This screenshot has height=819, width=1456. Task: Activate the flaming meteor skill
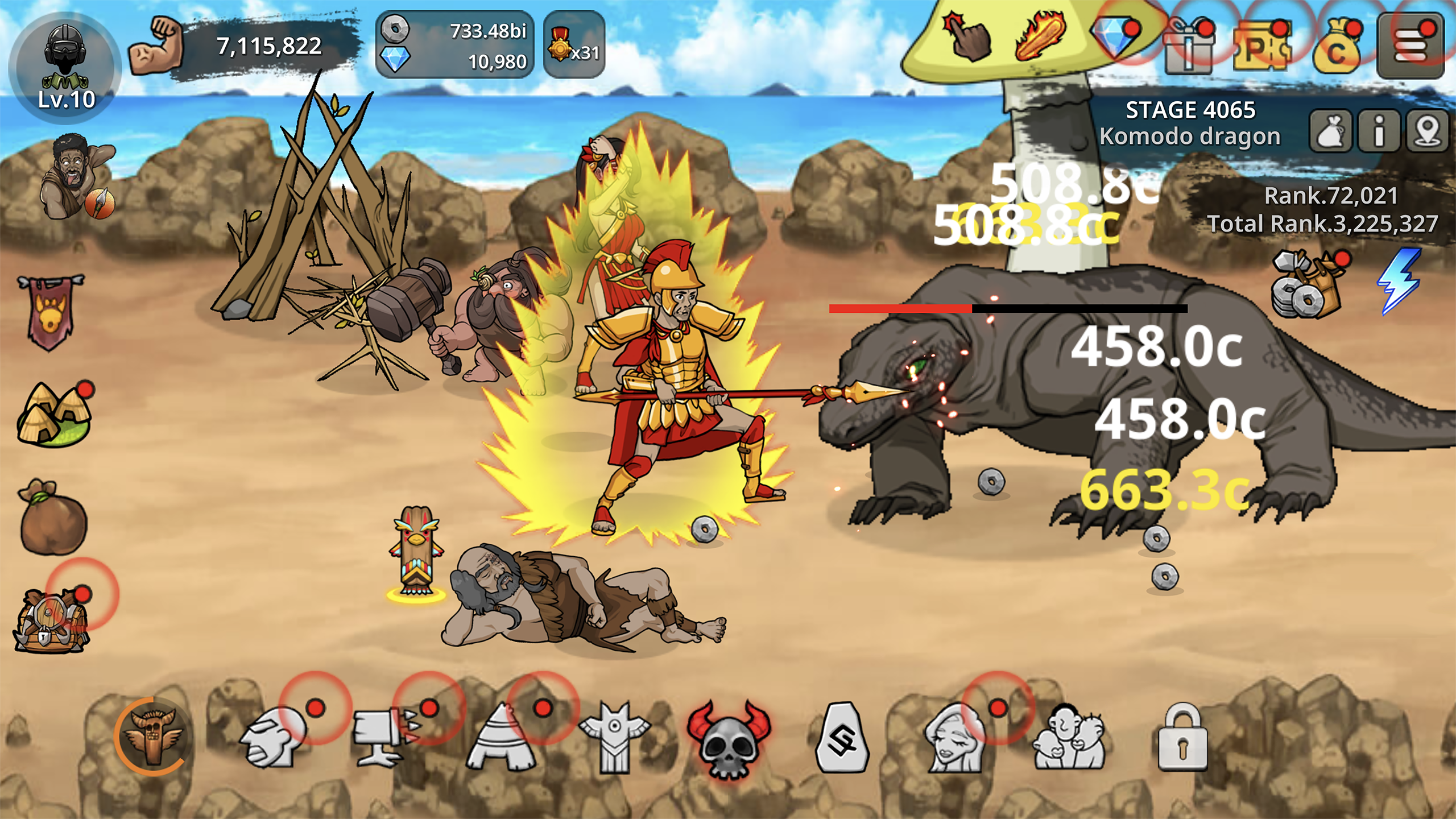coord(1039,39)
